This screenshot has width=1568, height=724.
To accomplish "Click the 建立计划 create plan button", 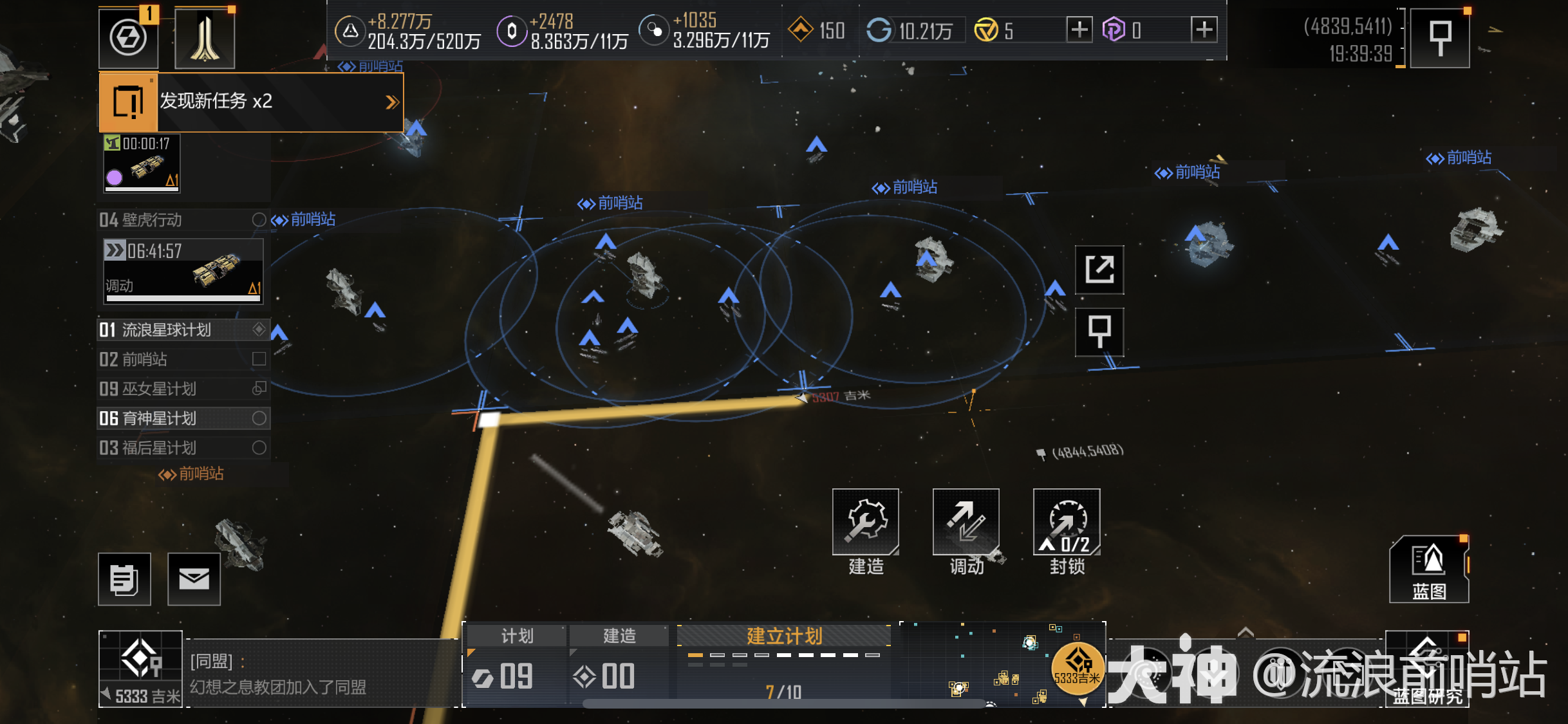I will tap(784, 636).
